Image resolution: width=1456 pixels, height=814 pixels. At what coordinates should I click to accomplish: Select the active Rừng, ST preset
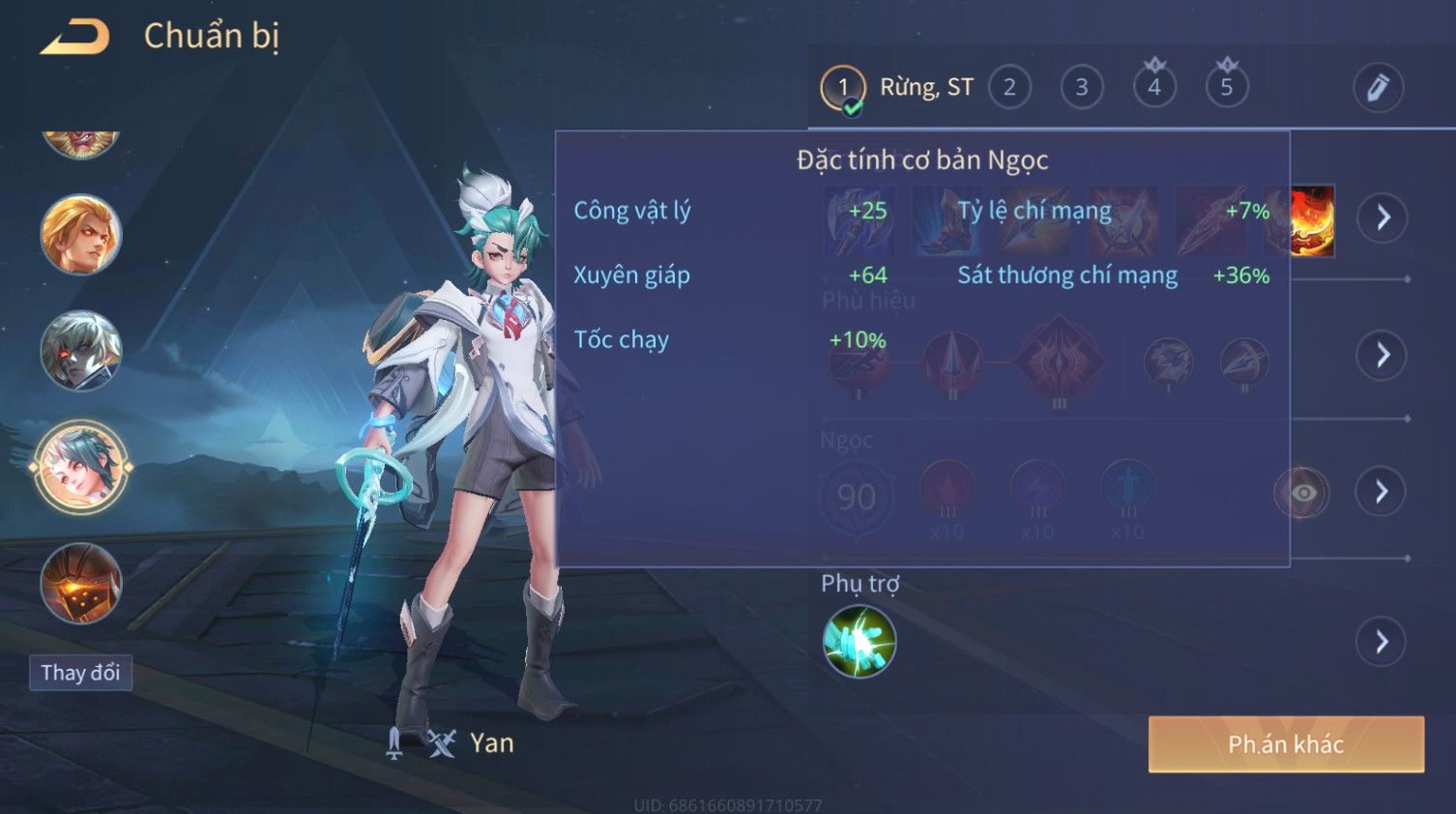pyautogui.click(x=843, y=87)
